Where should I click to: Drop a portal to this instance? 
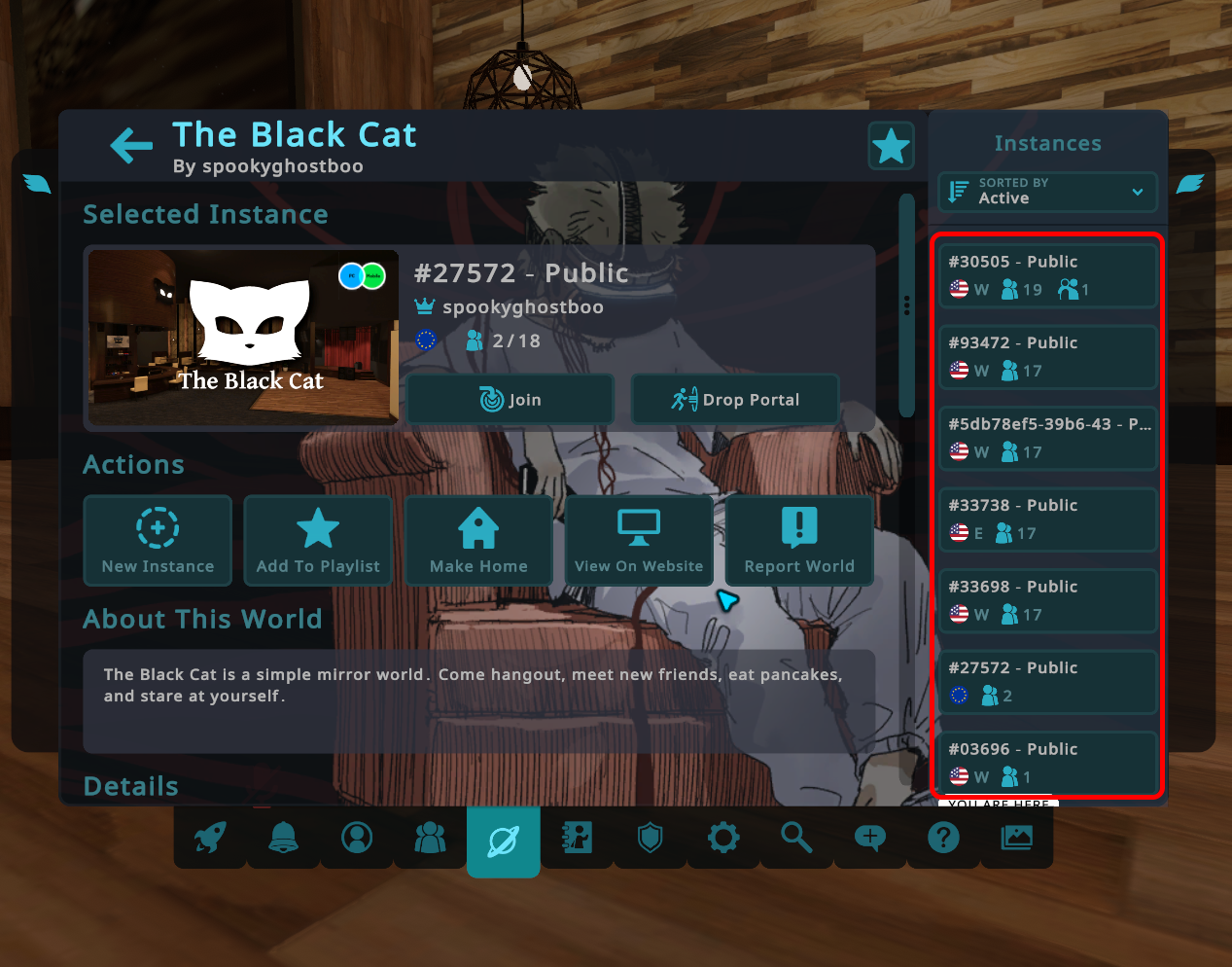[x=735, y=399]
